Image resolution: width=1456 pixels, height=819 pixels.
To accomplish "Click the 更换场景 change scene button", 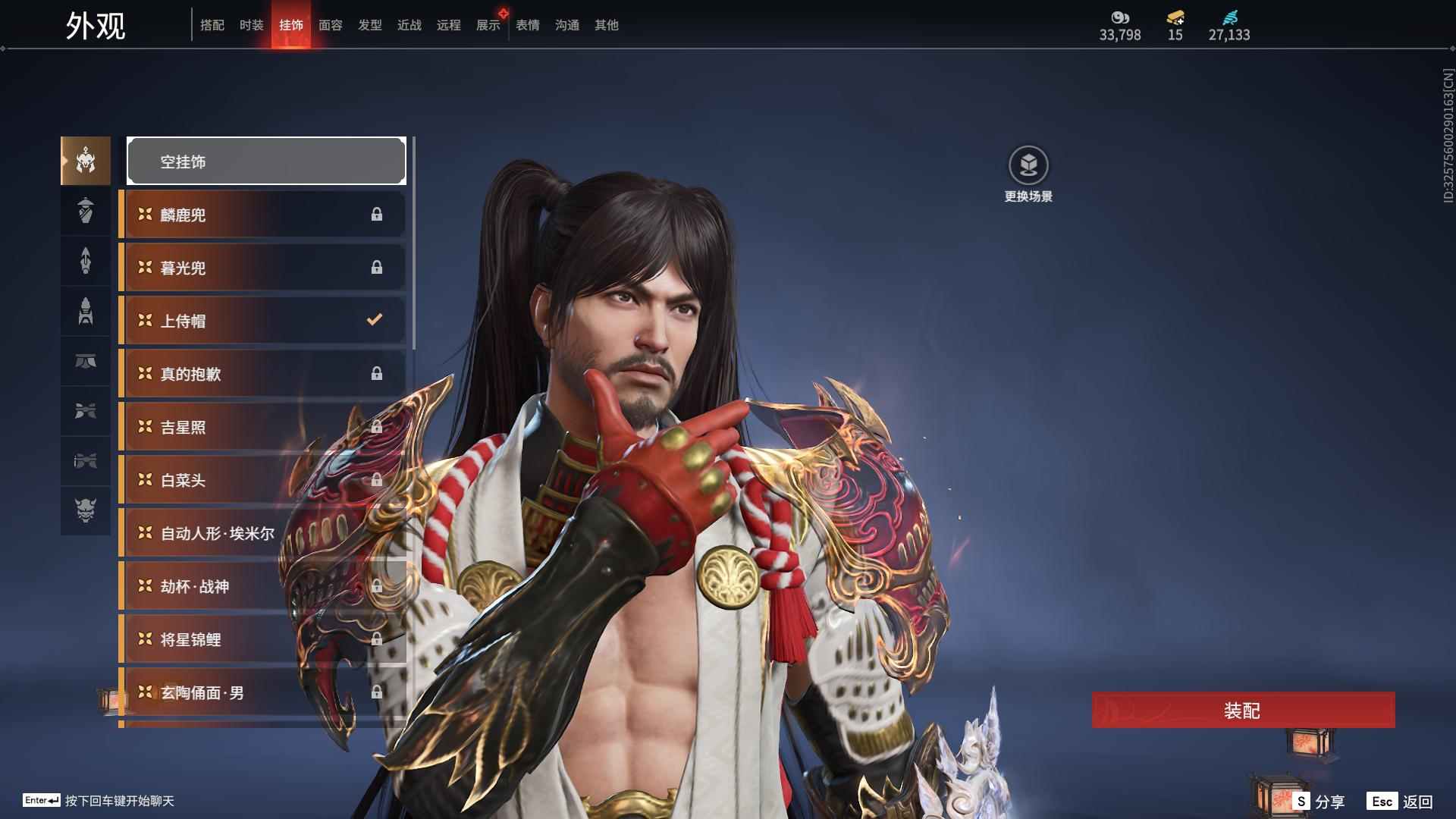I will click(x=1028, y=174).
